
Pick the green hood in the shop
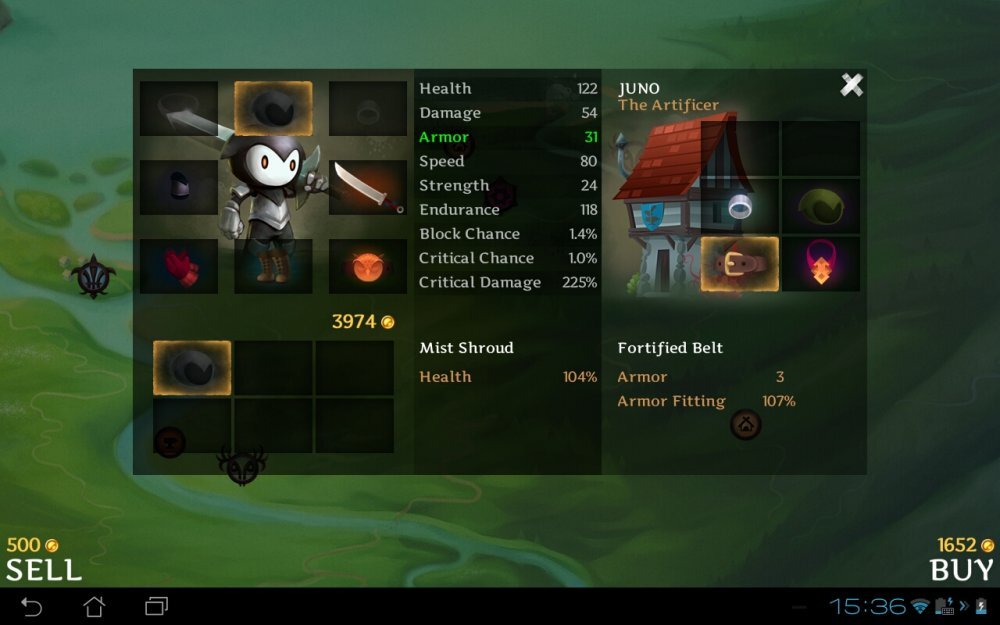(x=821, y=206)
